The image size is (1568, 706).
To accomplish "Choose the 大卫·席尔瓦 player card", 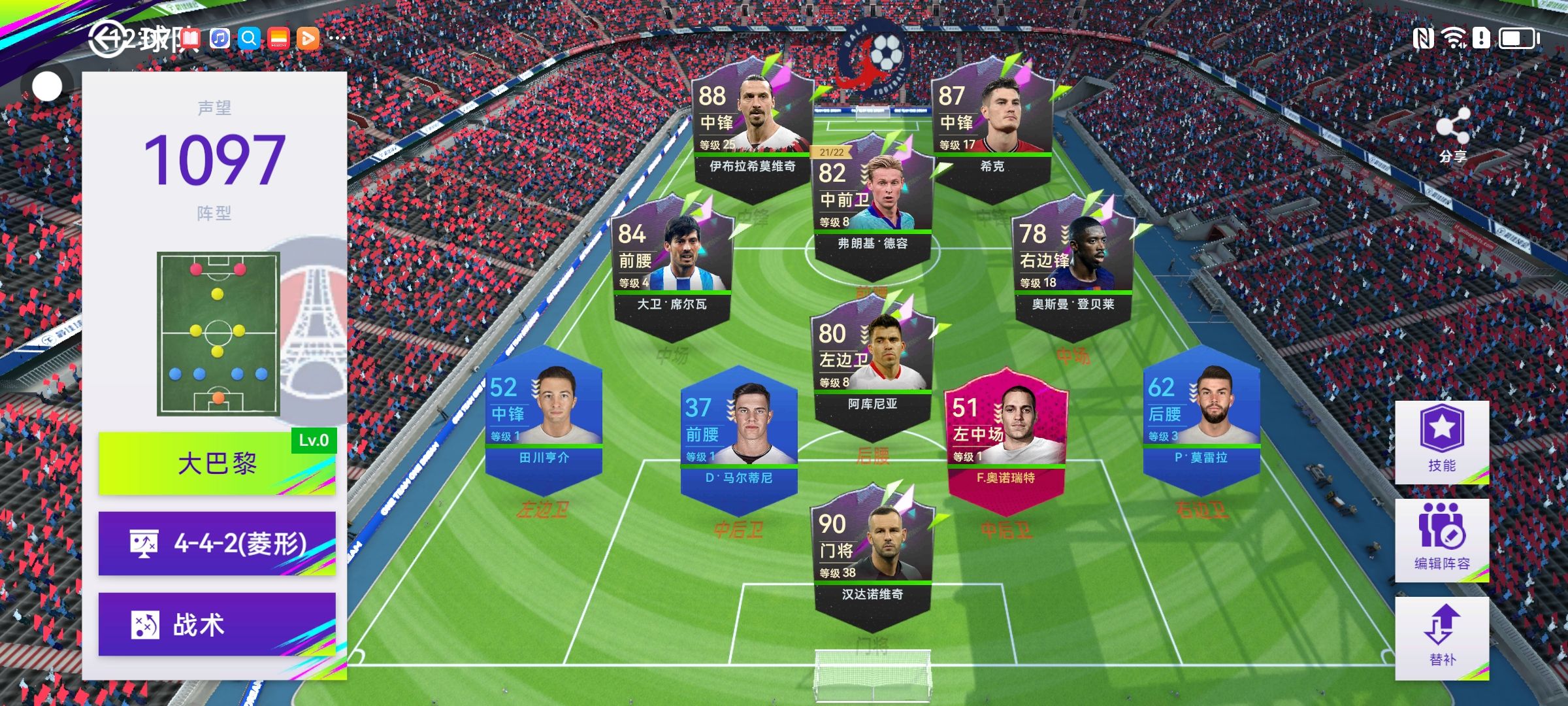I will (672, 265).
